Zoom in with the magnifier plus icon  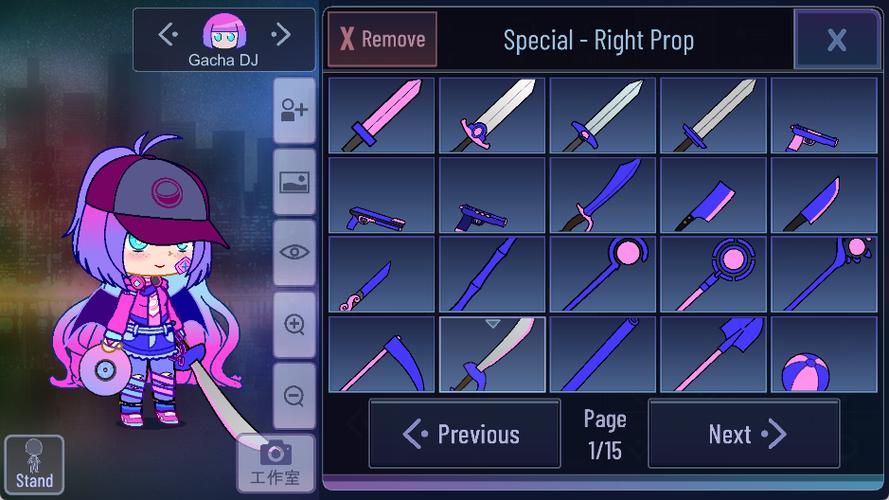pos(294,324)
